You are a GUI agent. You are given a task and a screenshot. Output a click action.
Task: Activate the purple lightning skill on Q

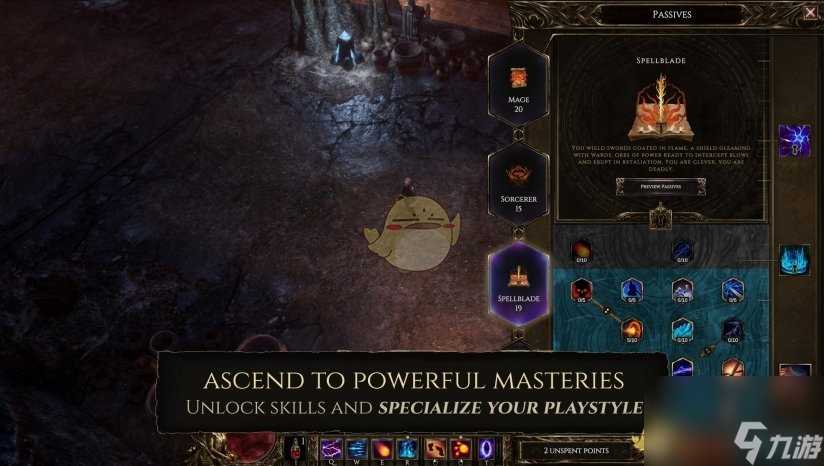331,448
